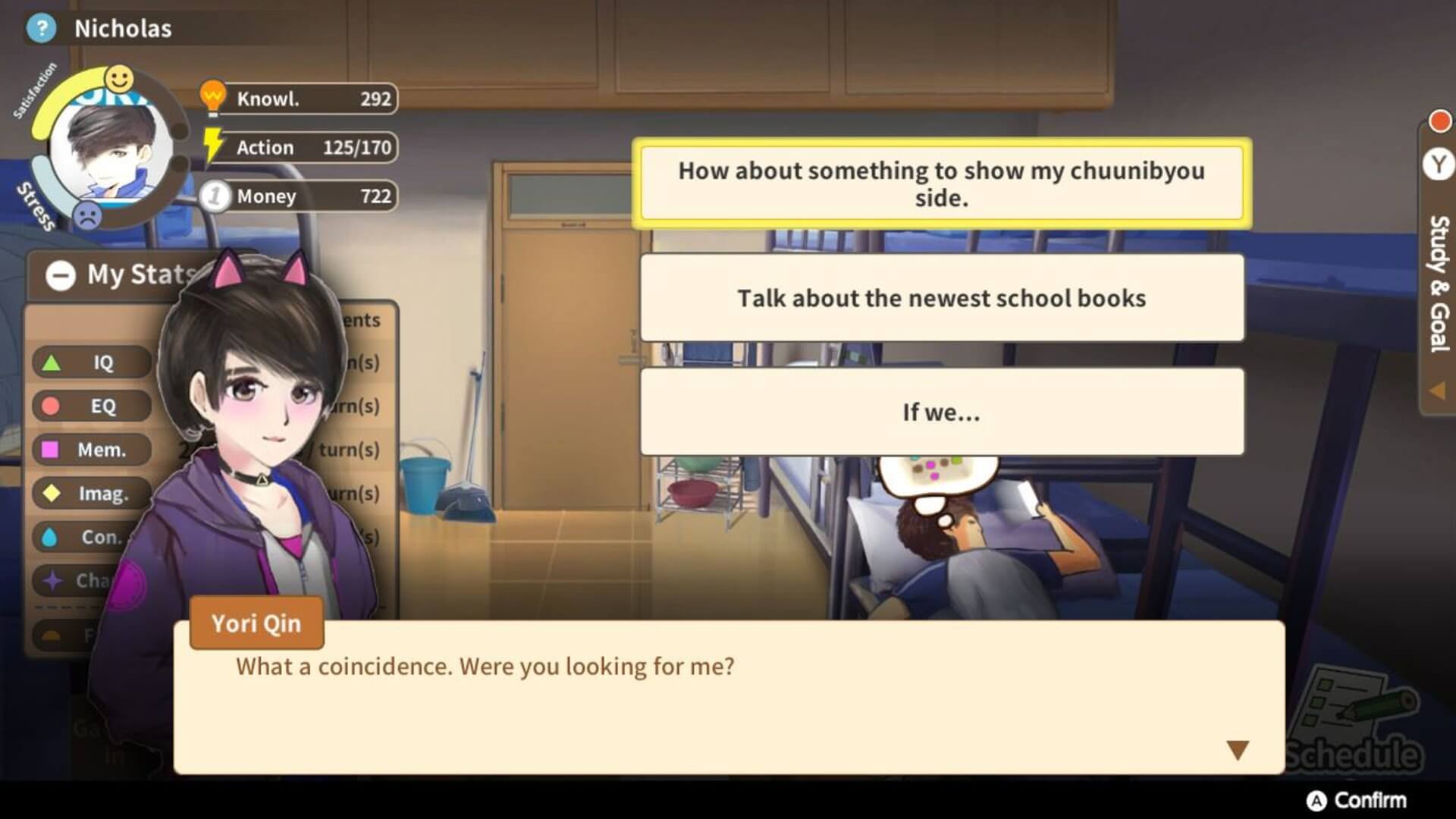Screen dimensions: 1456x819
Task: Advance dialogue with the brown arrow indicator
Action: 1237,750
